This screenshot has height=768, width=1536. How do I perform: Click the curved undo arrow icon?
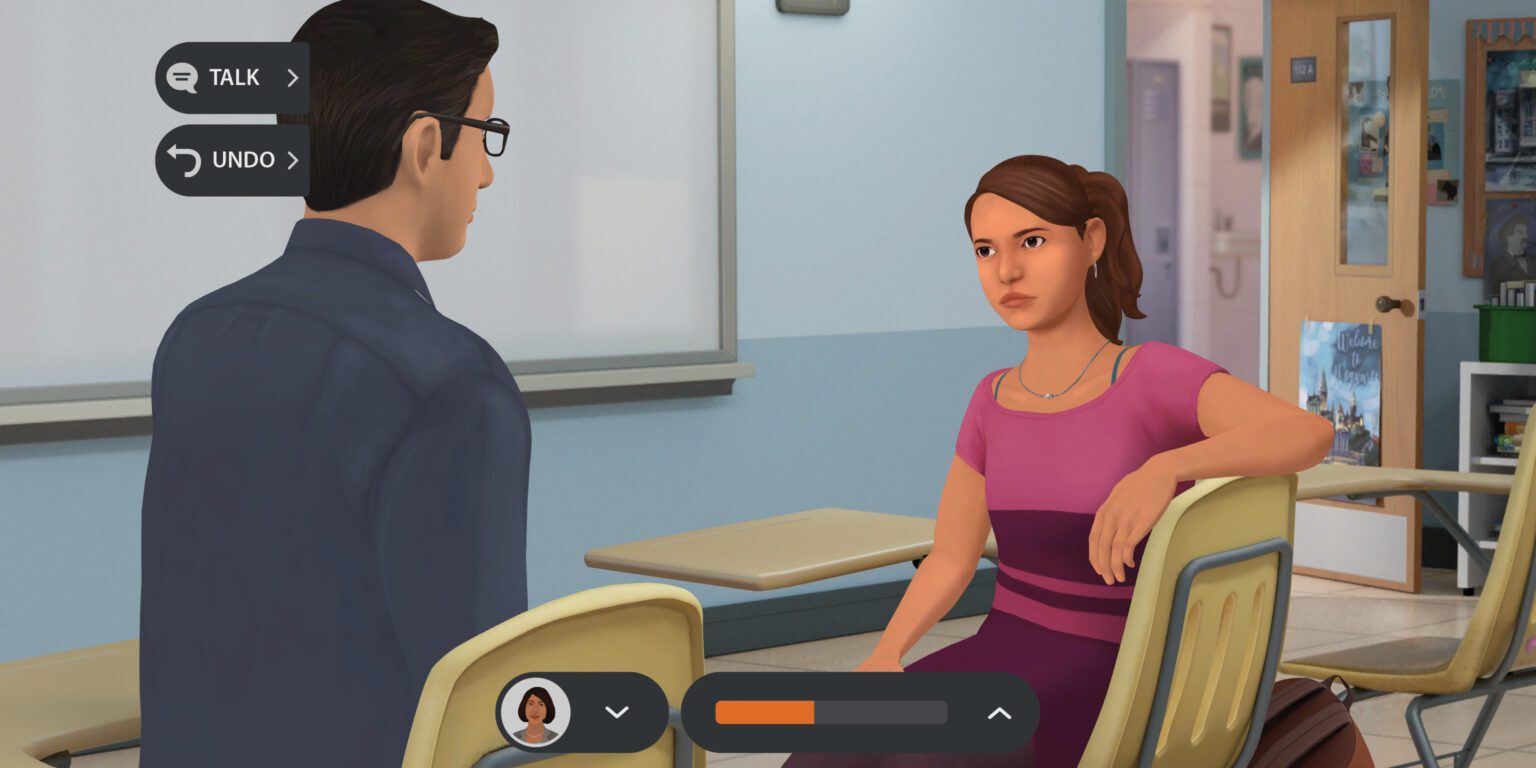tap(181, 160)
